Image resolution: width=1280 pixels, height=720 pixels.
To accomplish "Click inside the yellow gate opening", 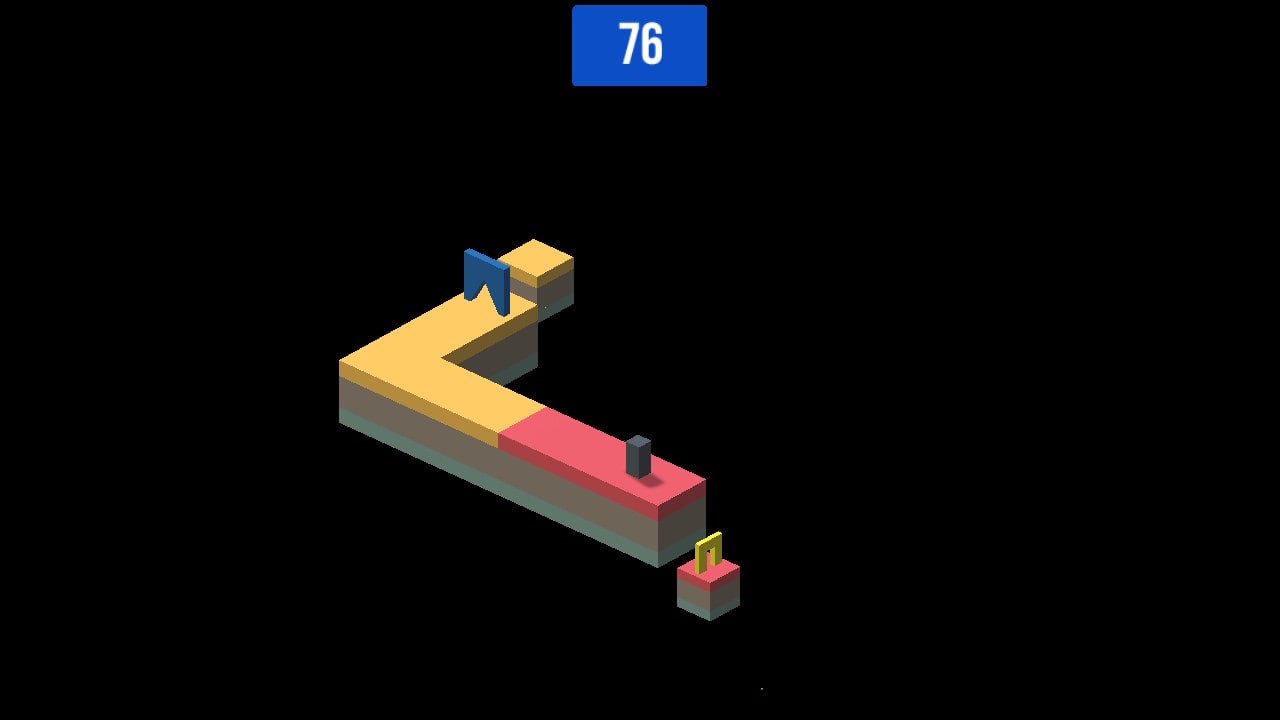I will (708, 553).
